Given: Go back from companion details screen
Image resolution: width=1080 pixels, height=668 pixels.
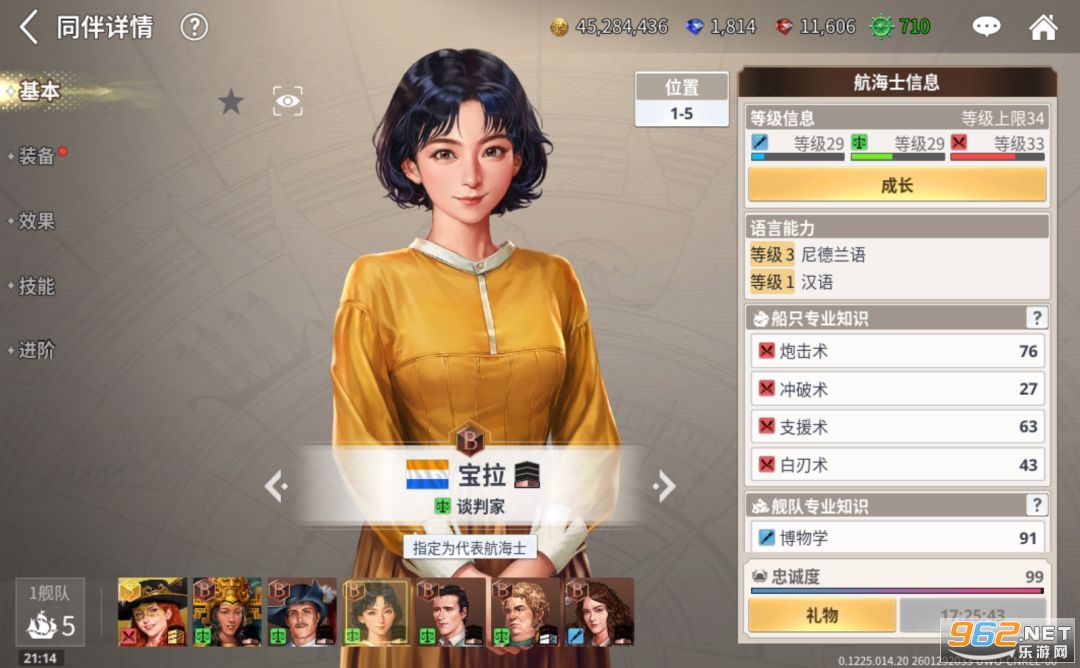Looking at the screenshot, I should coord(29,27).
